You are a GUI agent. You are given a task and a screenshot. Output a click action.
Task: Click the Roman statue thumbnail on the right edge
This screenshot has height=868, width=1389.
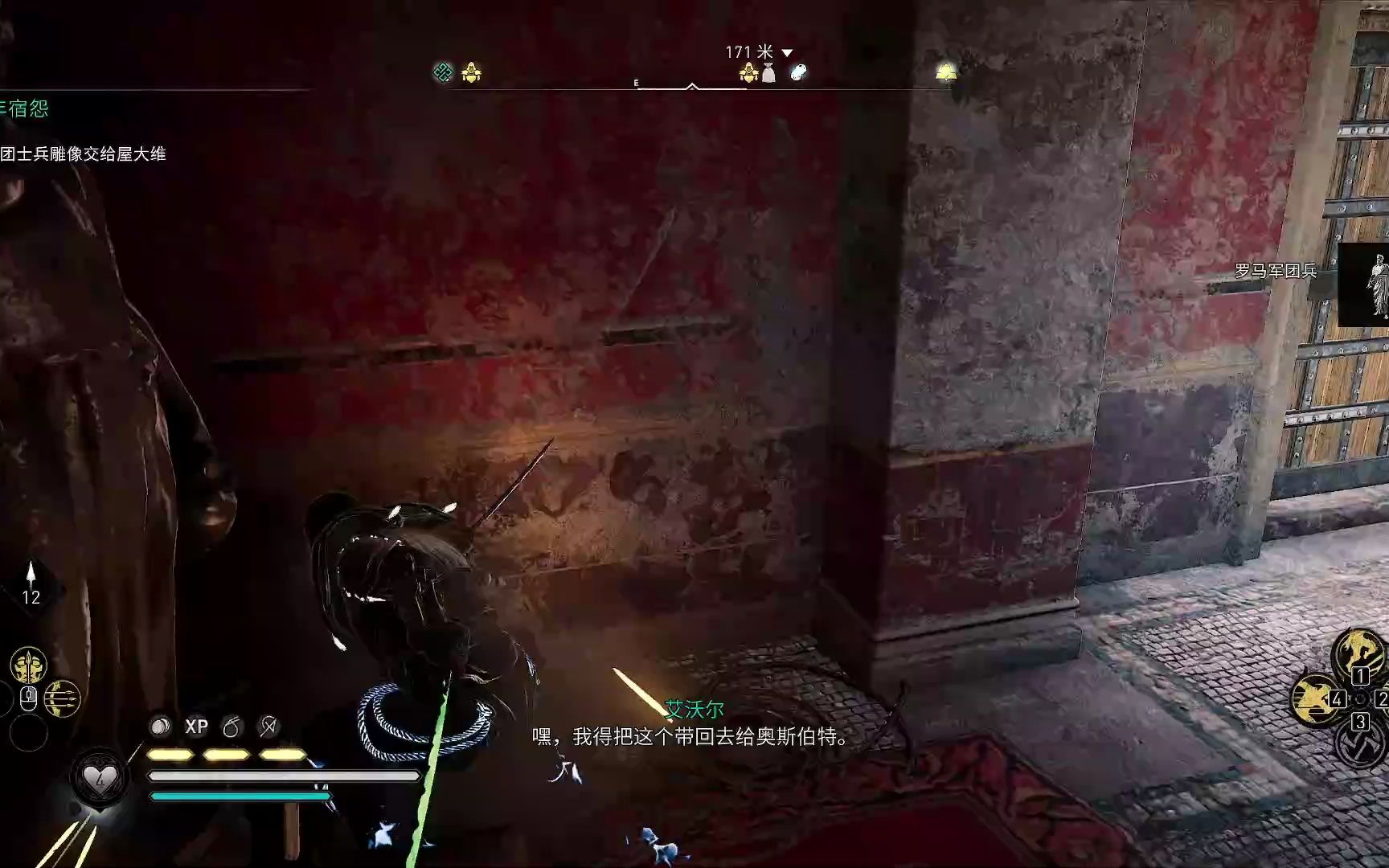1381,285
